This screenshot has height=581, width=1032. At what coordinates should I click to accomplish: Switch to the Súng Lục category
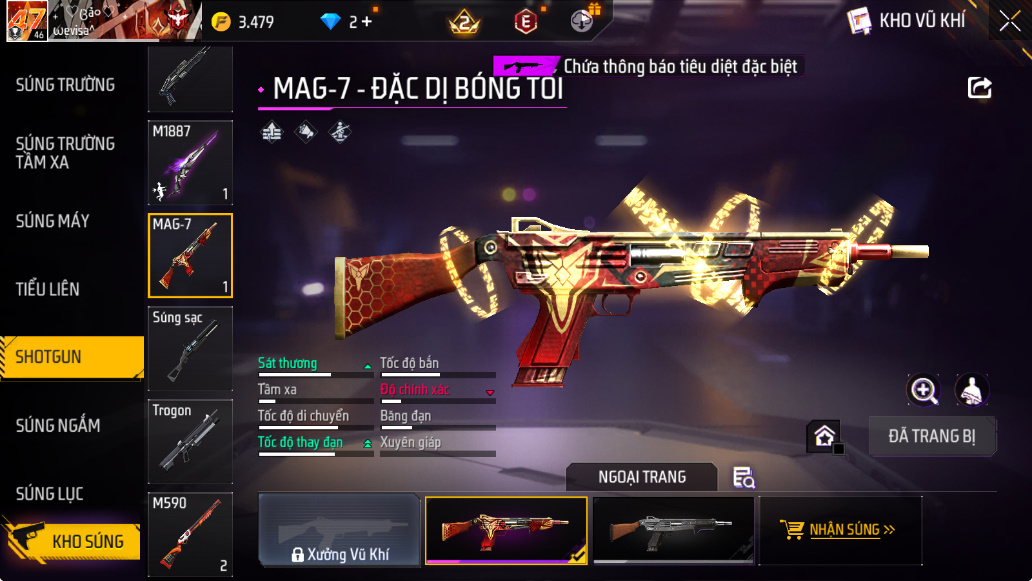click(x=50, y=494)
